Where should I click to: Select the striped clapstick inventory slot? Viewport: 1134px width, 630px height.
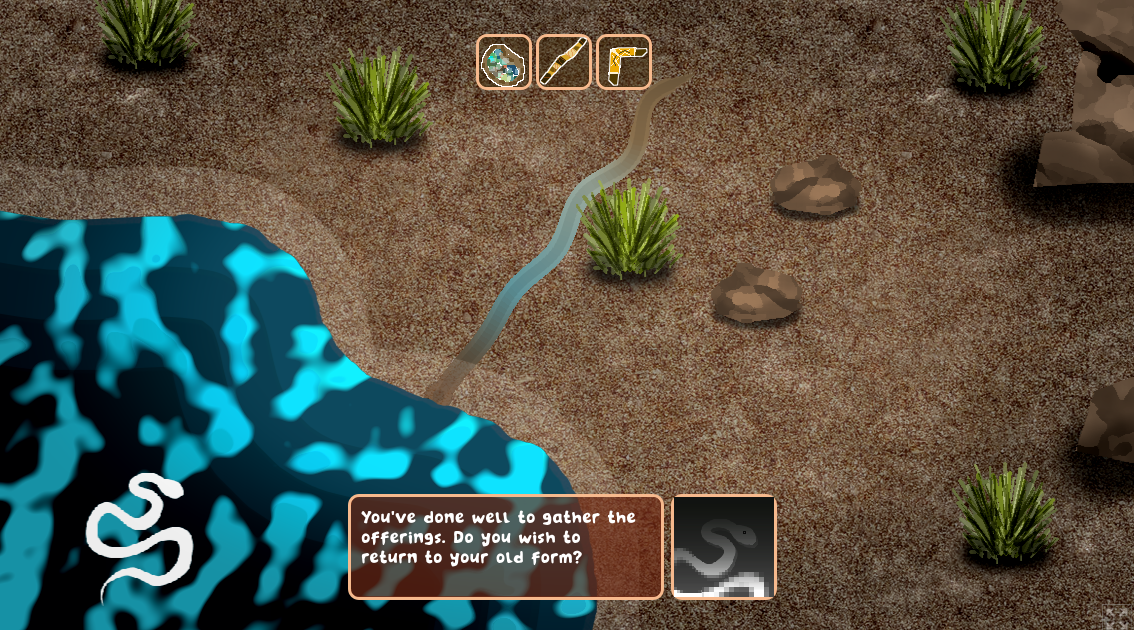coord(564,62)
